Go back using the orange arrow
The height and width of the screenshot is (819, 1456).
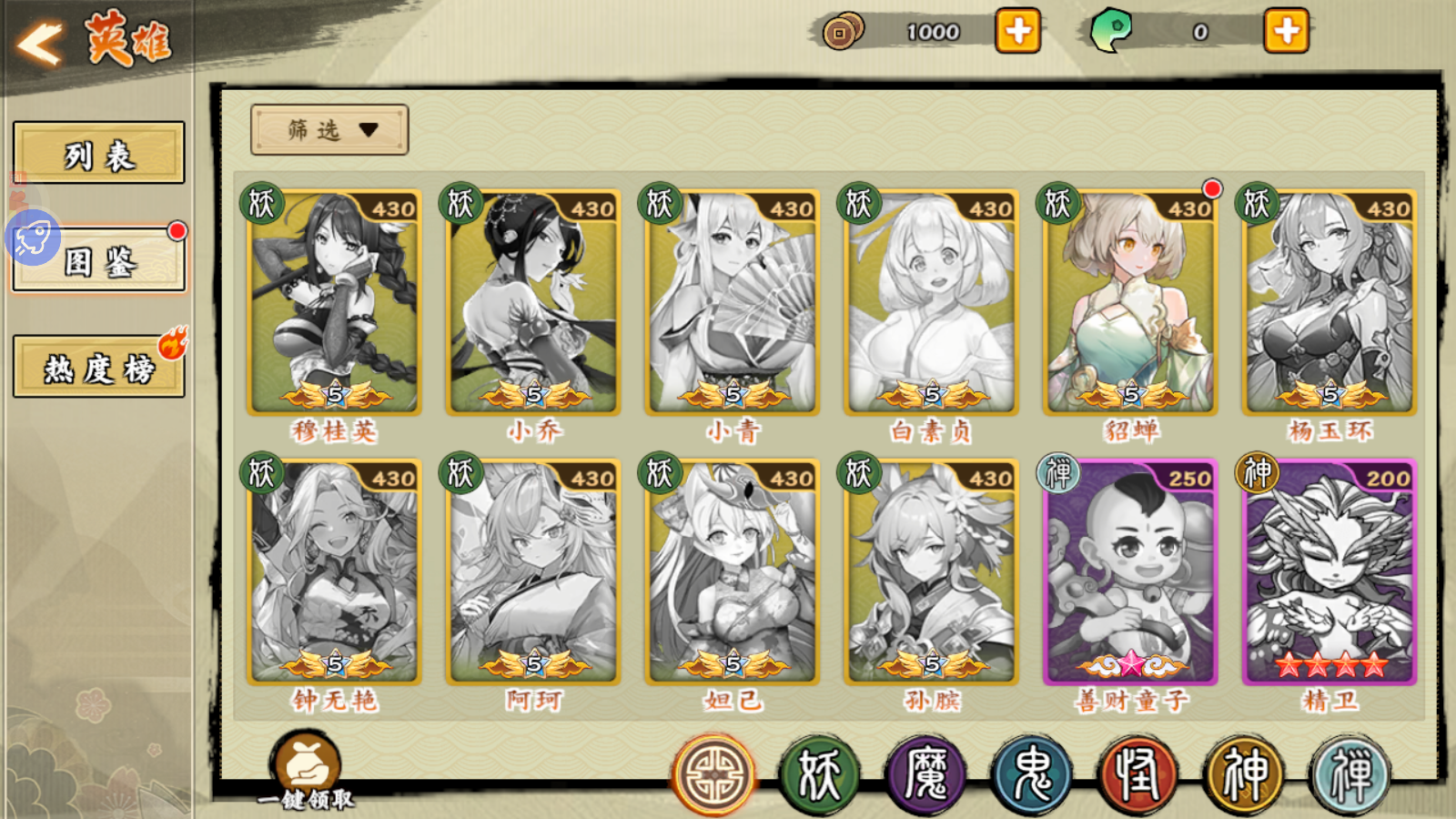(39, 42)
